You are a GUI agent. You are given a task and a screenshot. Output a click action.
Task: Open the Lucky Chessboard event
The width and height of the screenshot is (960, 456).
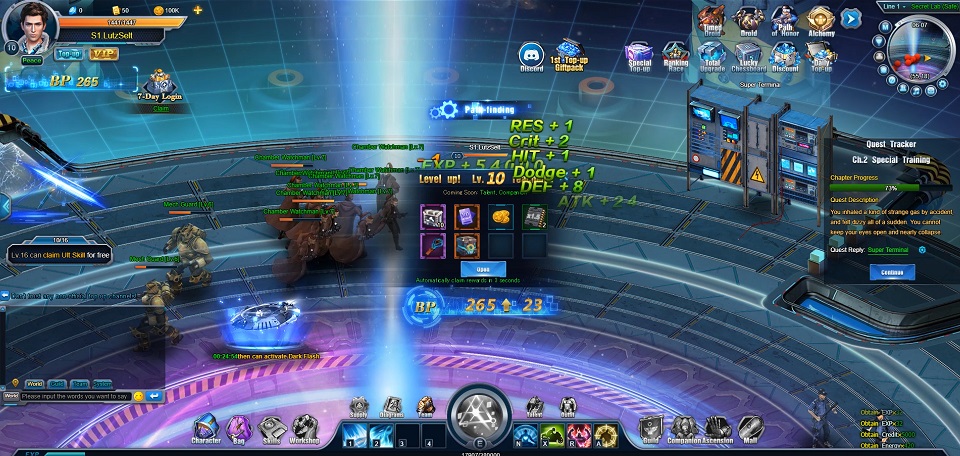coord(749,58)
